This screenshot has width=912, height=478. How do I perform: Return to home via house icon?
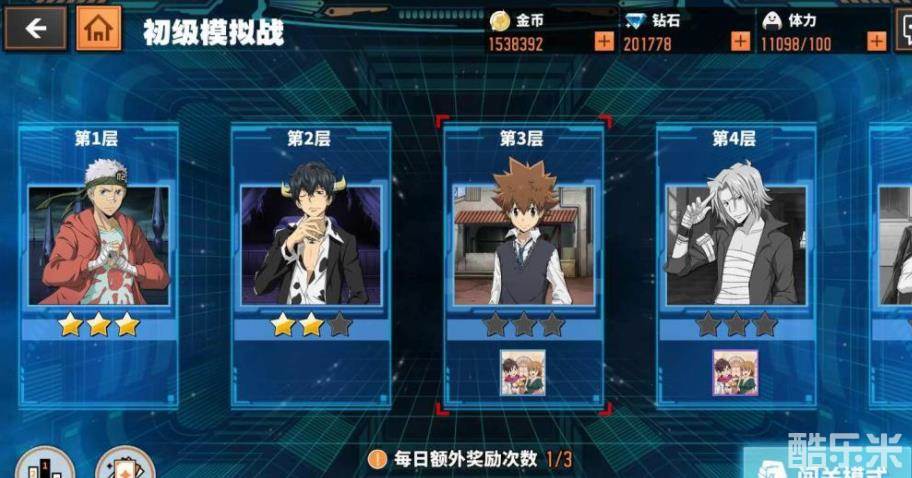(98, 29)
